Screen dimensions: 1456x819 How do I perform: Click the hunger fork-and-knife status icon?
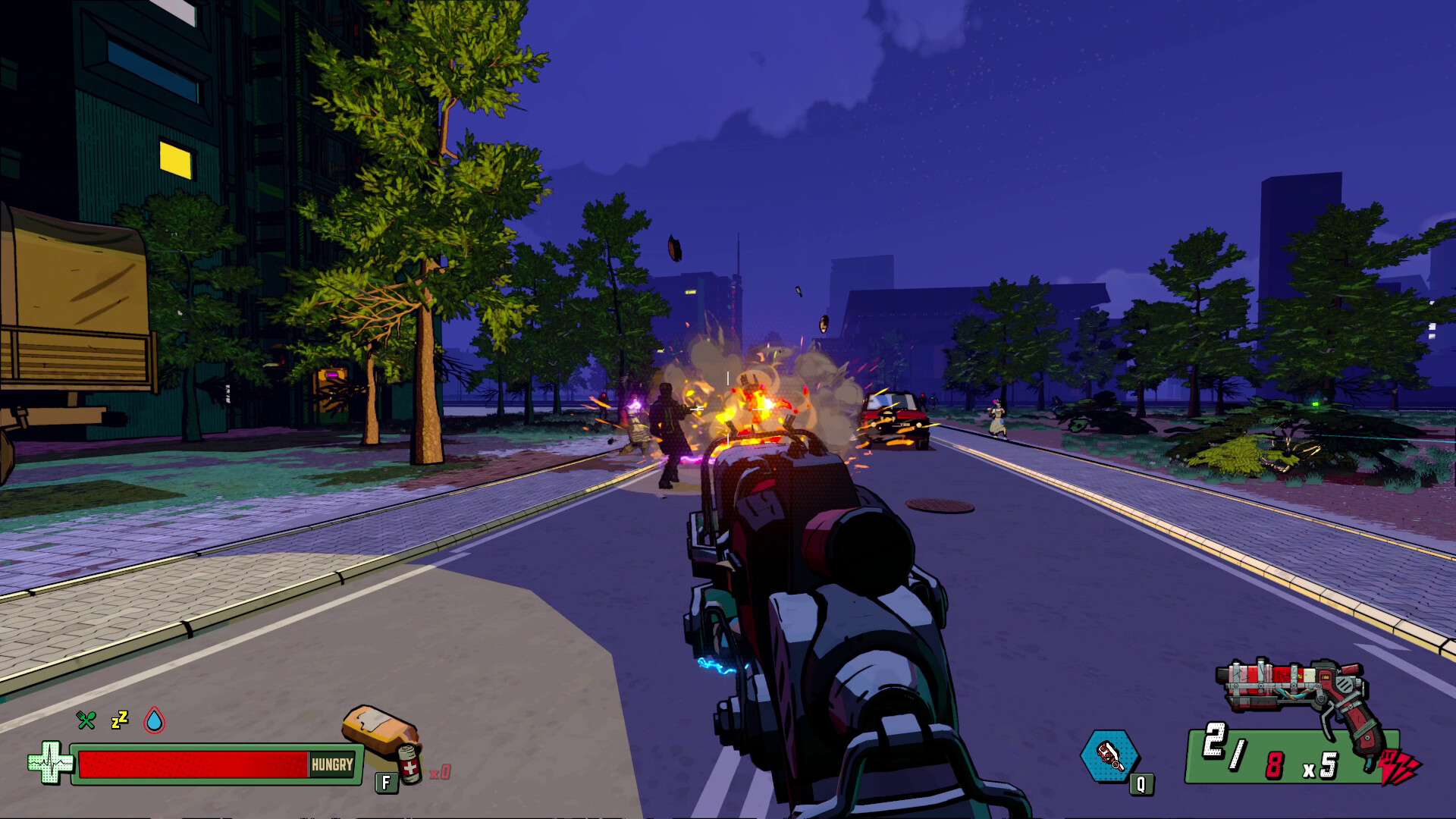click(x=86, y=720)
